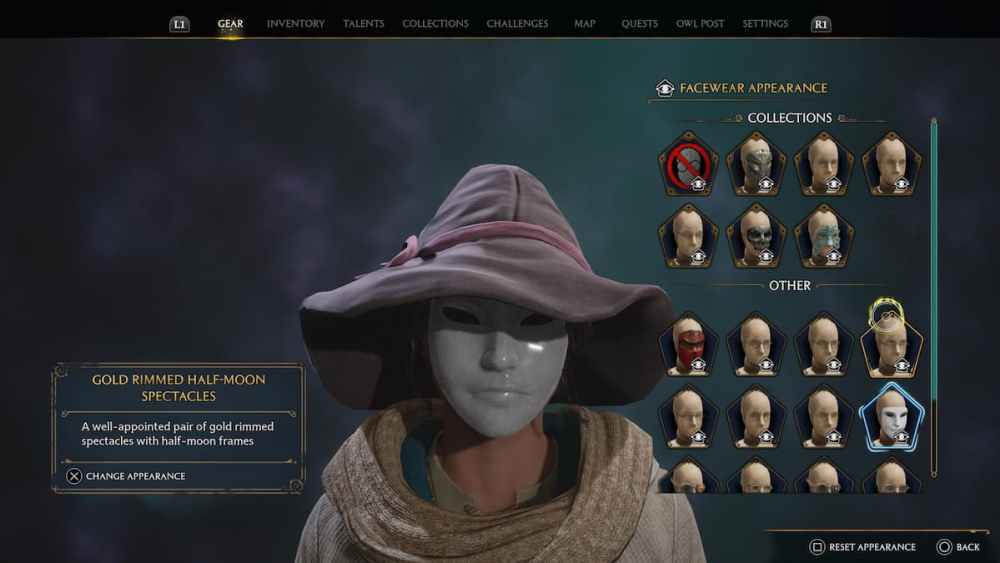
Task: Click the facewear list scrollbar
Action: 934,300
